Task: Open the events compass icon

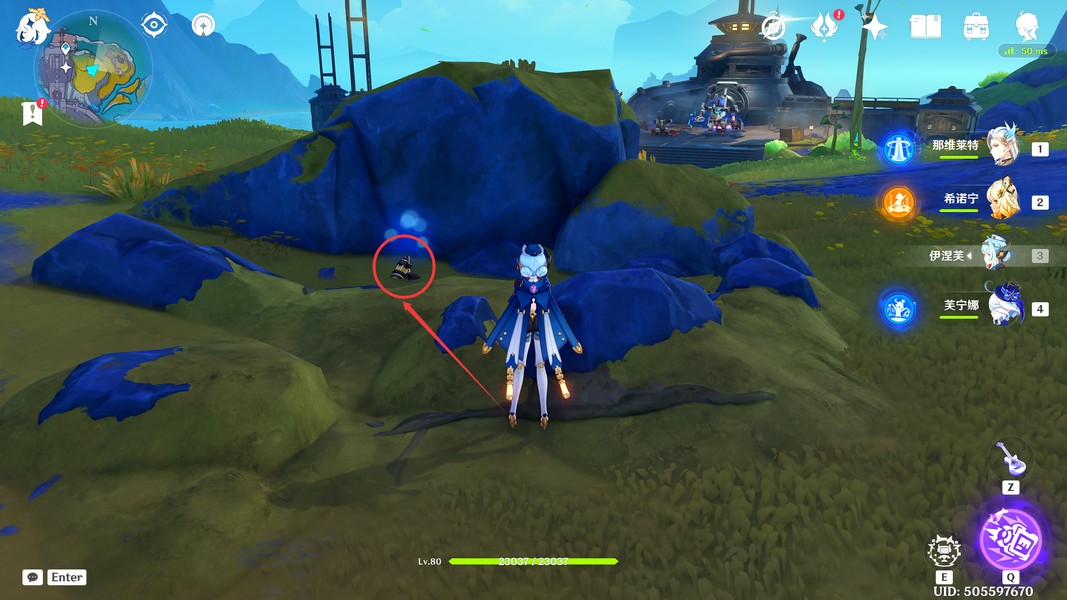Action: (773, 27)
